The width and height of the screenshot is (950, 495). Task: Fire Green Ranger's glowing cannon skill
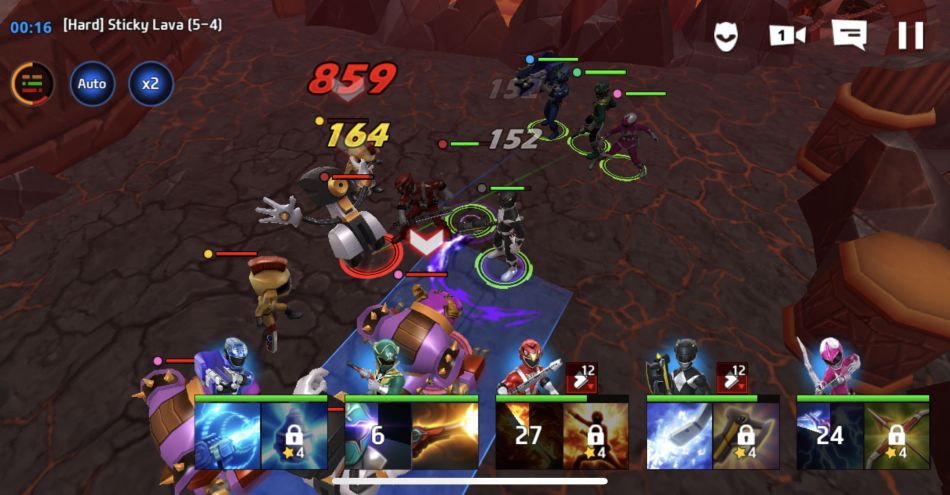444,435
